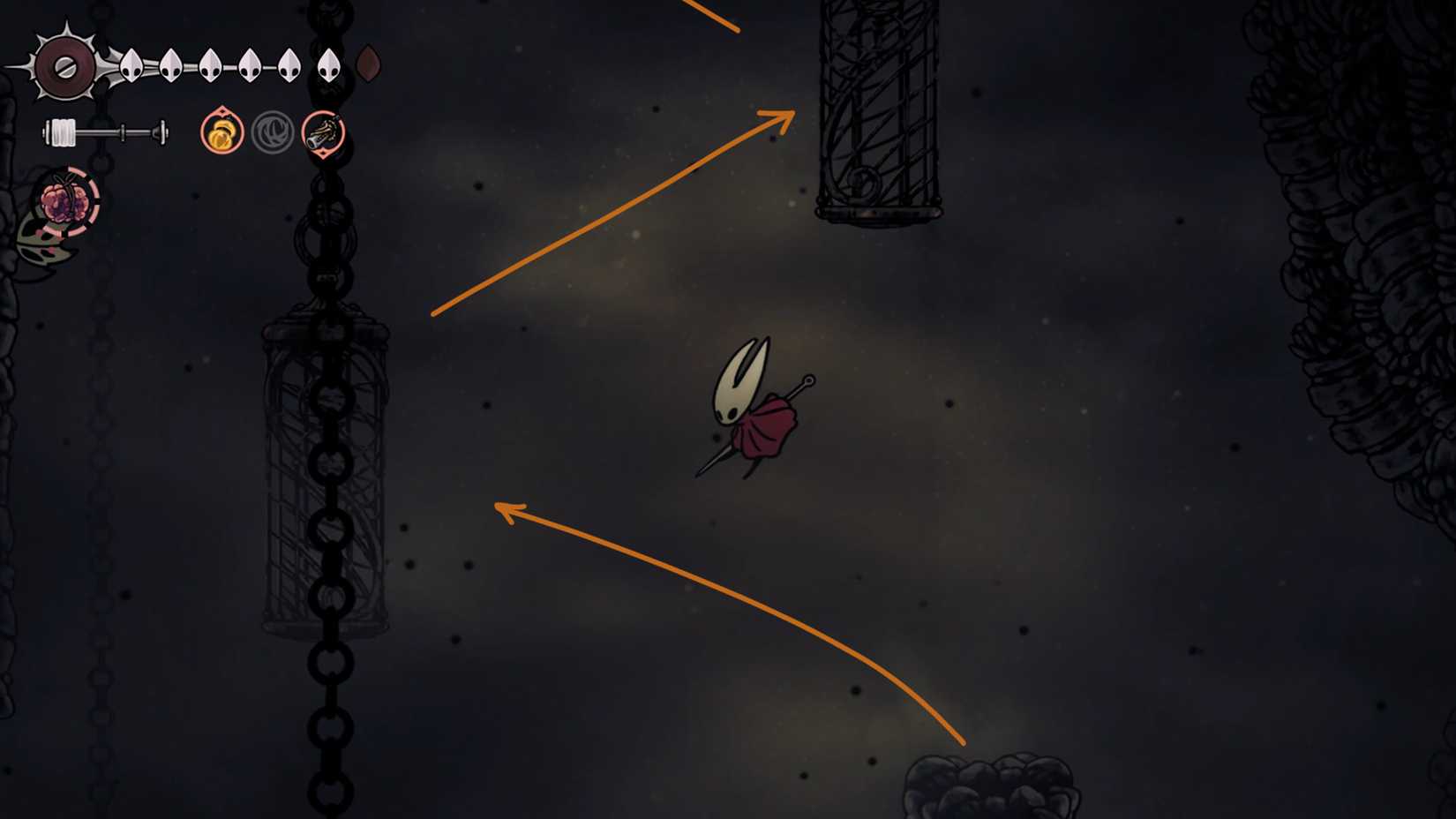Click the last white mask in the health row

coord(329,66)
